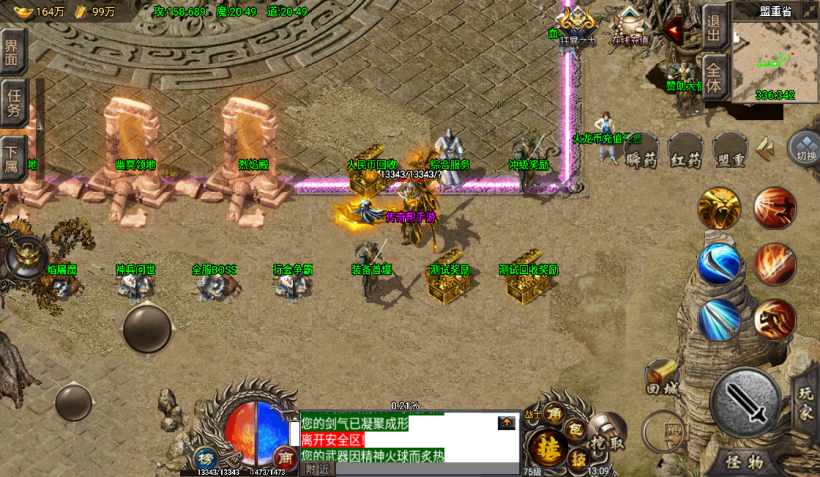Screen dimensions: 820x477
Task: Activate the golden lion roar skill
Action: coord(719,208)
